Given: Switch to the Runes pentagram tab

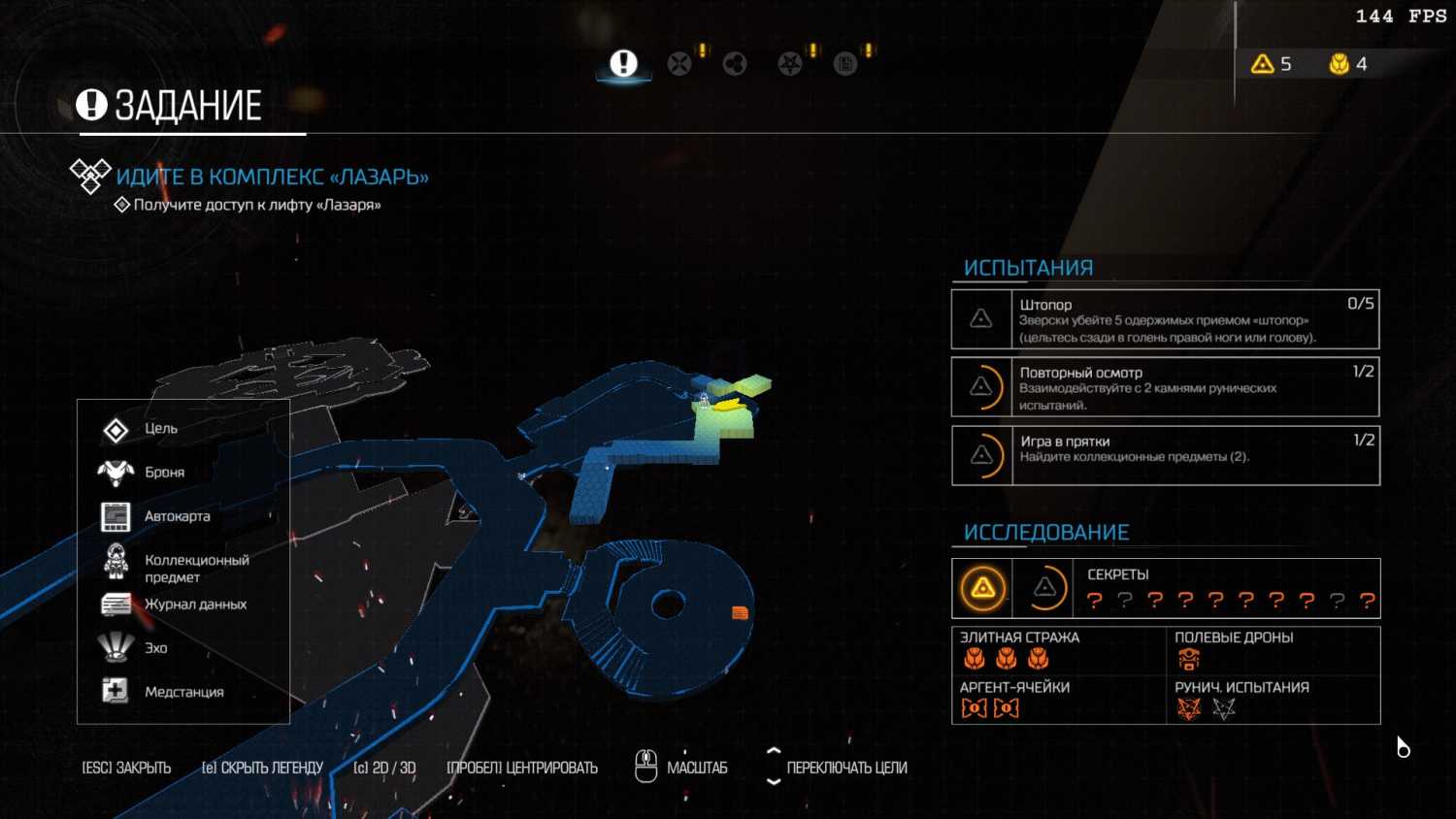Looking at the screenshot, I should click(790, 64).
